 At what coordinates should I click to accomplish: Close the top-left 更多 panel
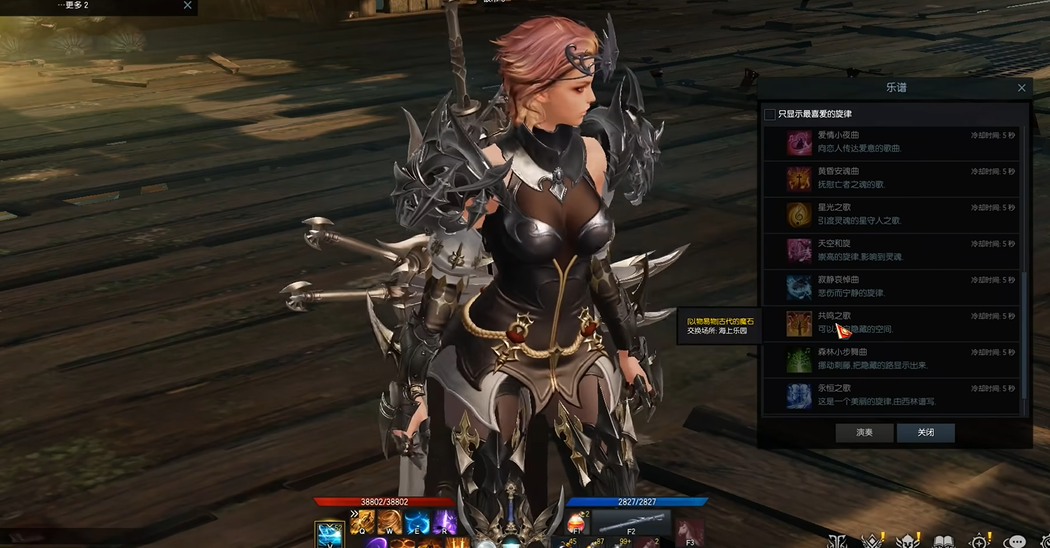[187, 6]
